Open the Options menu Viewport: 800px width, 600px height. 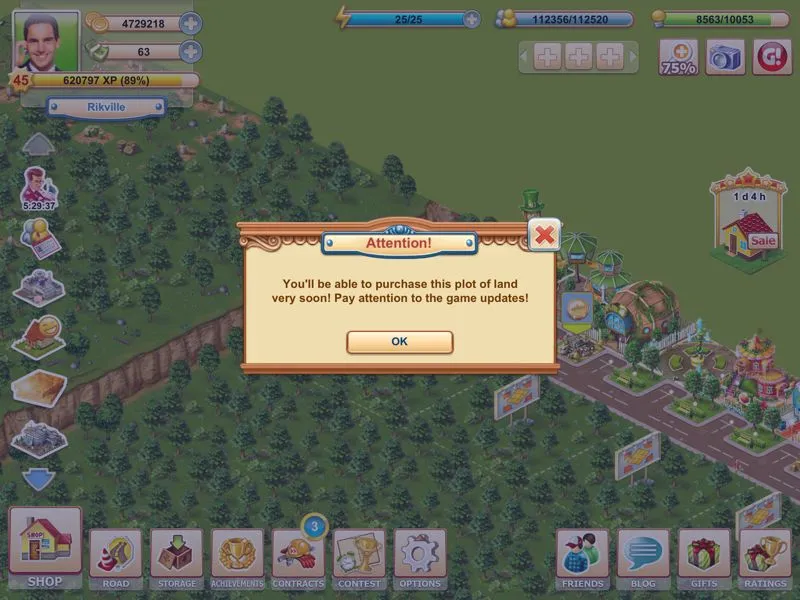(420, 557)
